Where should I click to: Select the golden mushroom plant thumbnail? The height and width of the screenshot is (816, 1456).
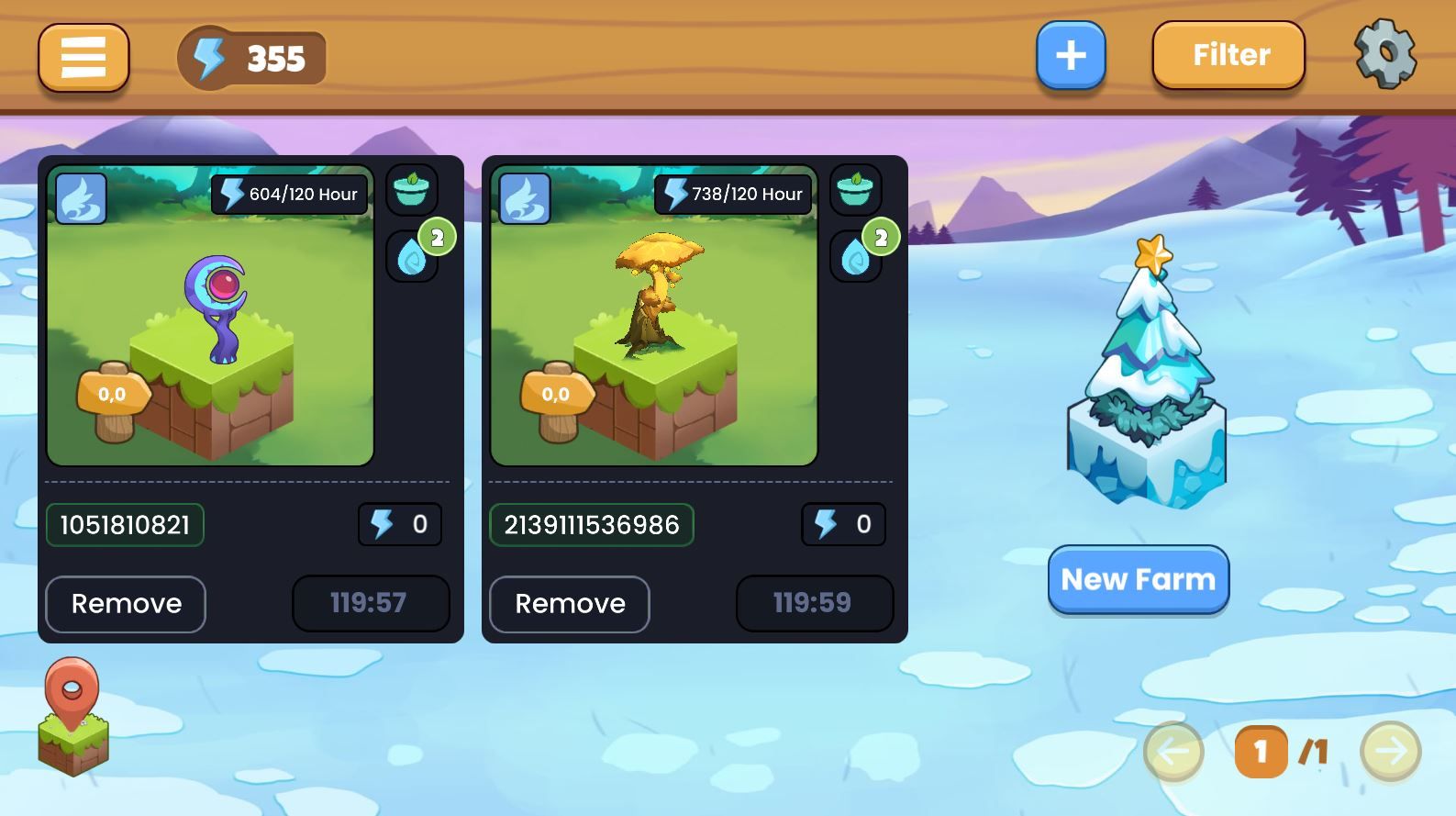point(653,316)
